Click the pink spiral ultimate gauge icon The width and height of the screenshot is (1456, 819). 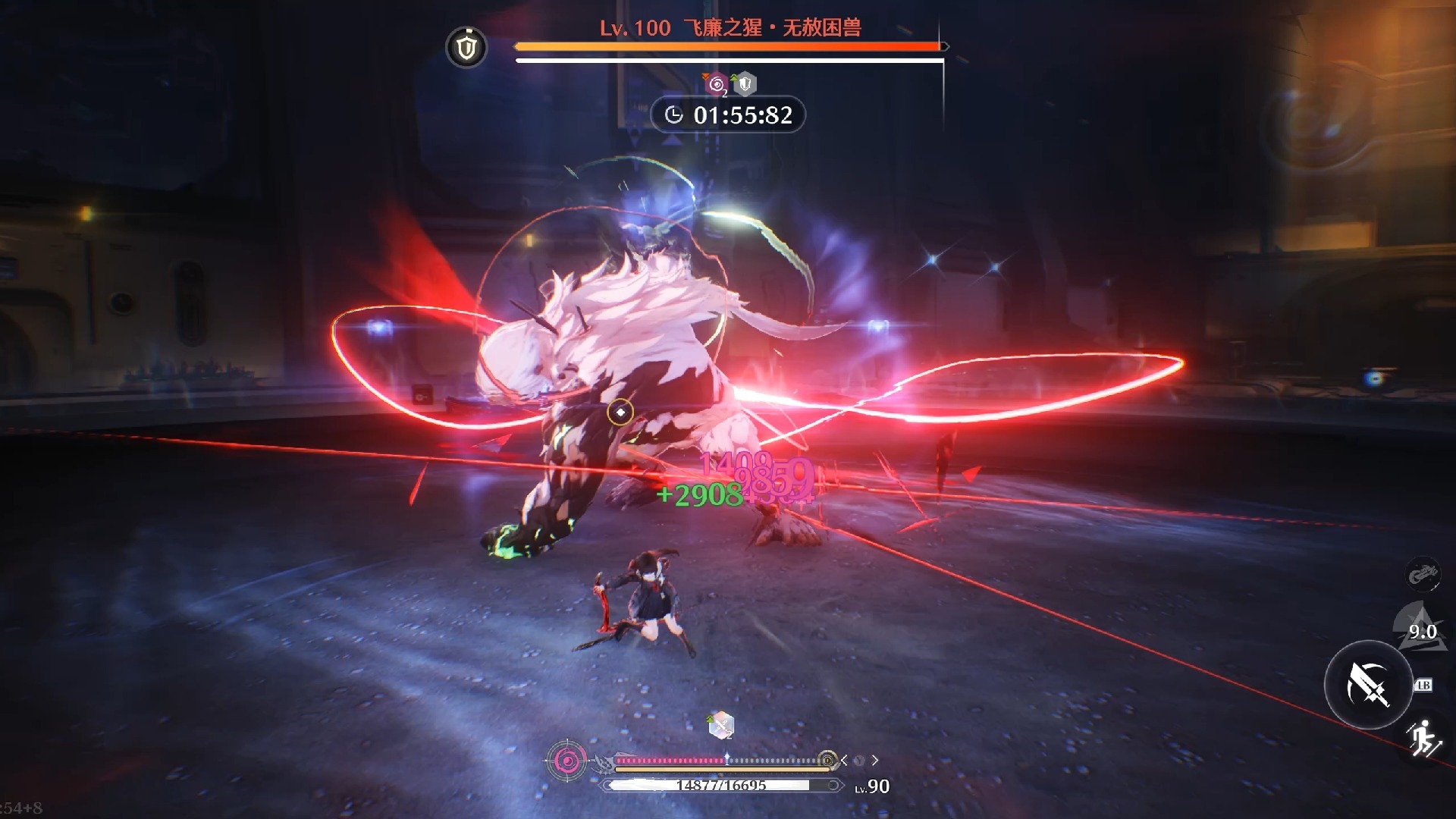pos(566,760)
